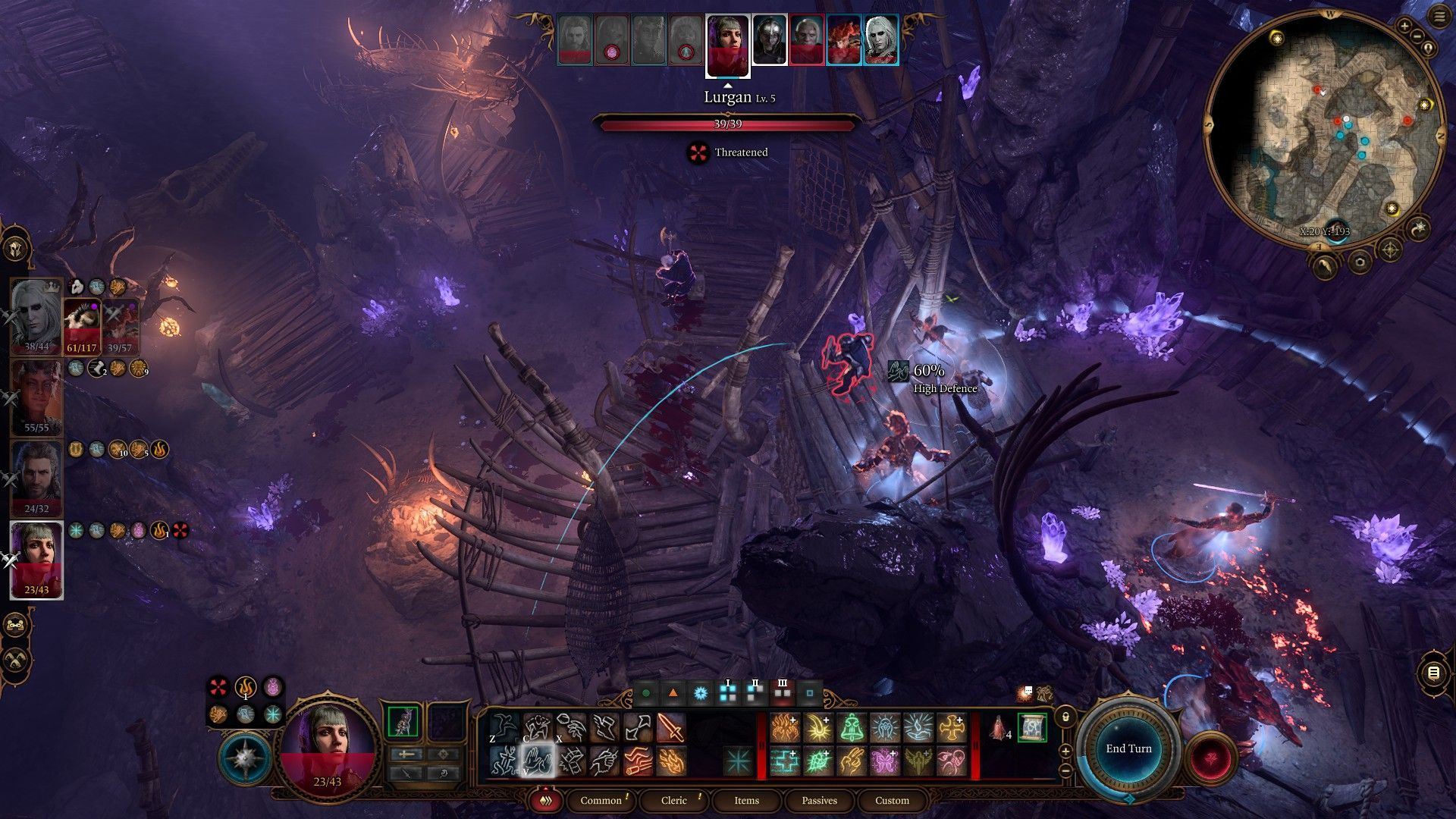Show the Items hotbar tab
The height and width of the screenshot is (819, 1456).
746,800
